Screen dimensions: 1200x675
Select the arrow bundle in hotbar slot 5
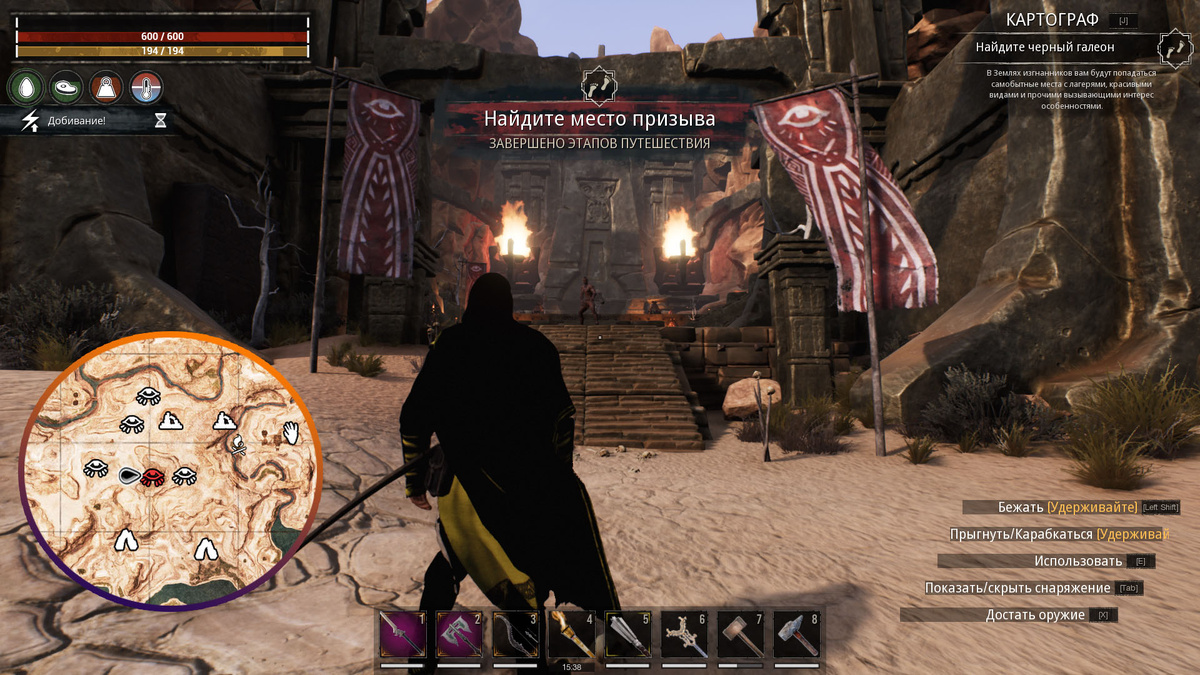point(628,635)
